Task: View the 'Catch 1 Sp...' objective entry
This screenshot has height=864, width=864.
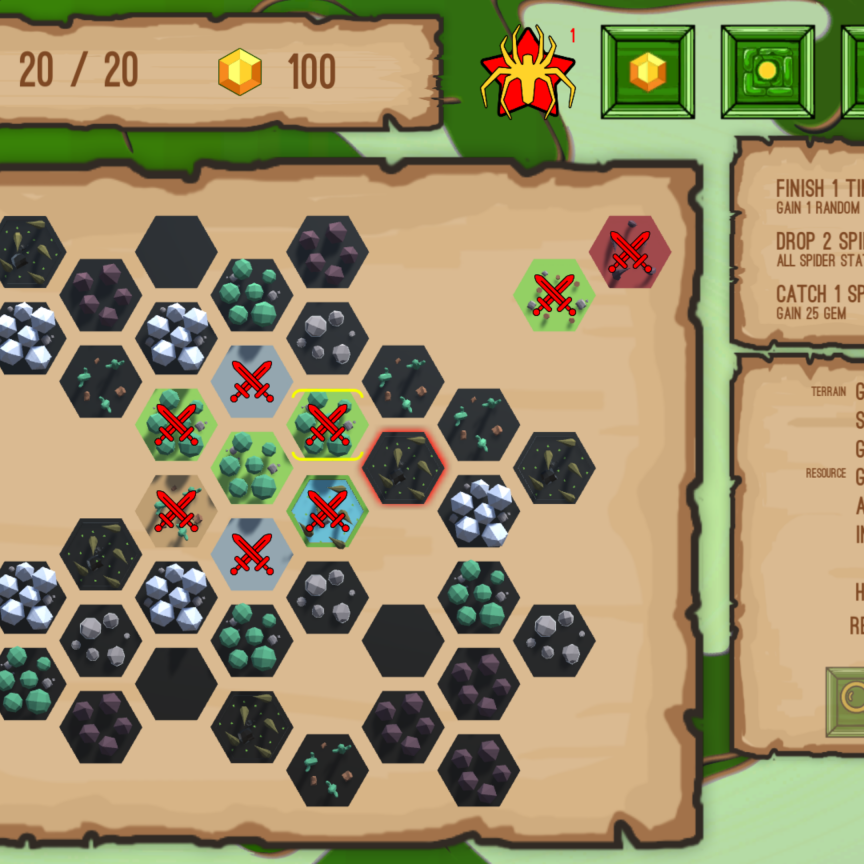Action: pos(818,302)
